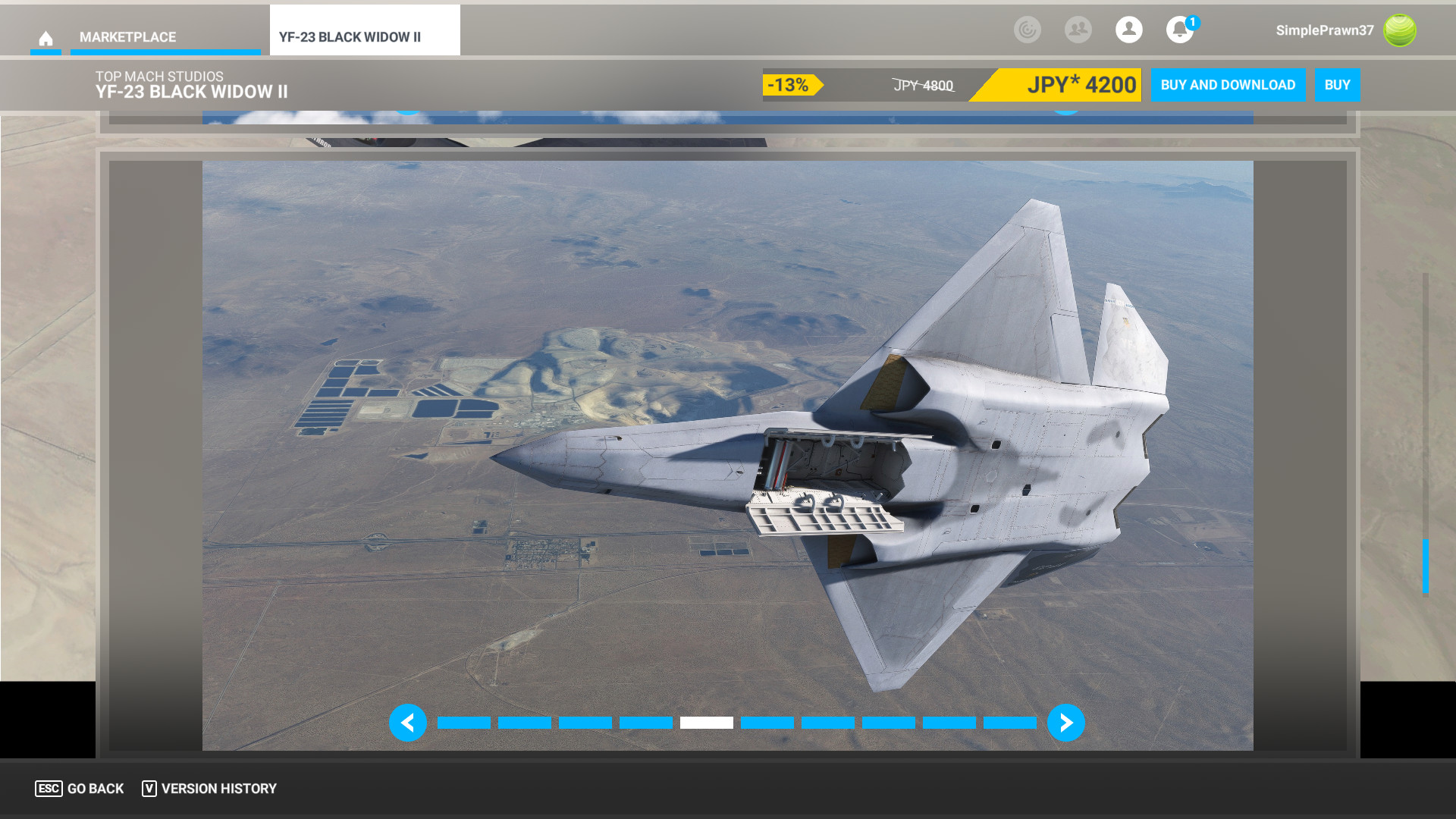Open the friends group icon

tap(1078, 30)
